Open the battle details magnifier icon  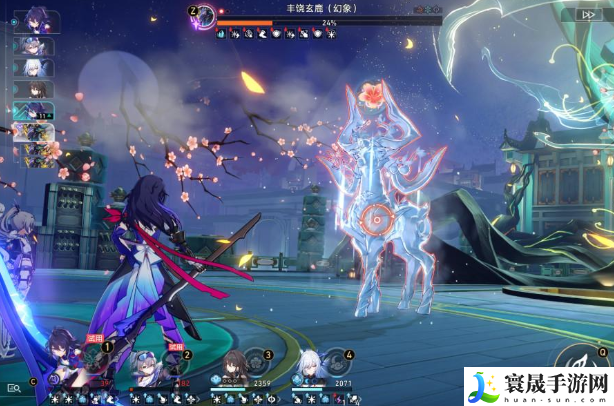tap(14, 387)
